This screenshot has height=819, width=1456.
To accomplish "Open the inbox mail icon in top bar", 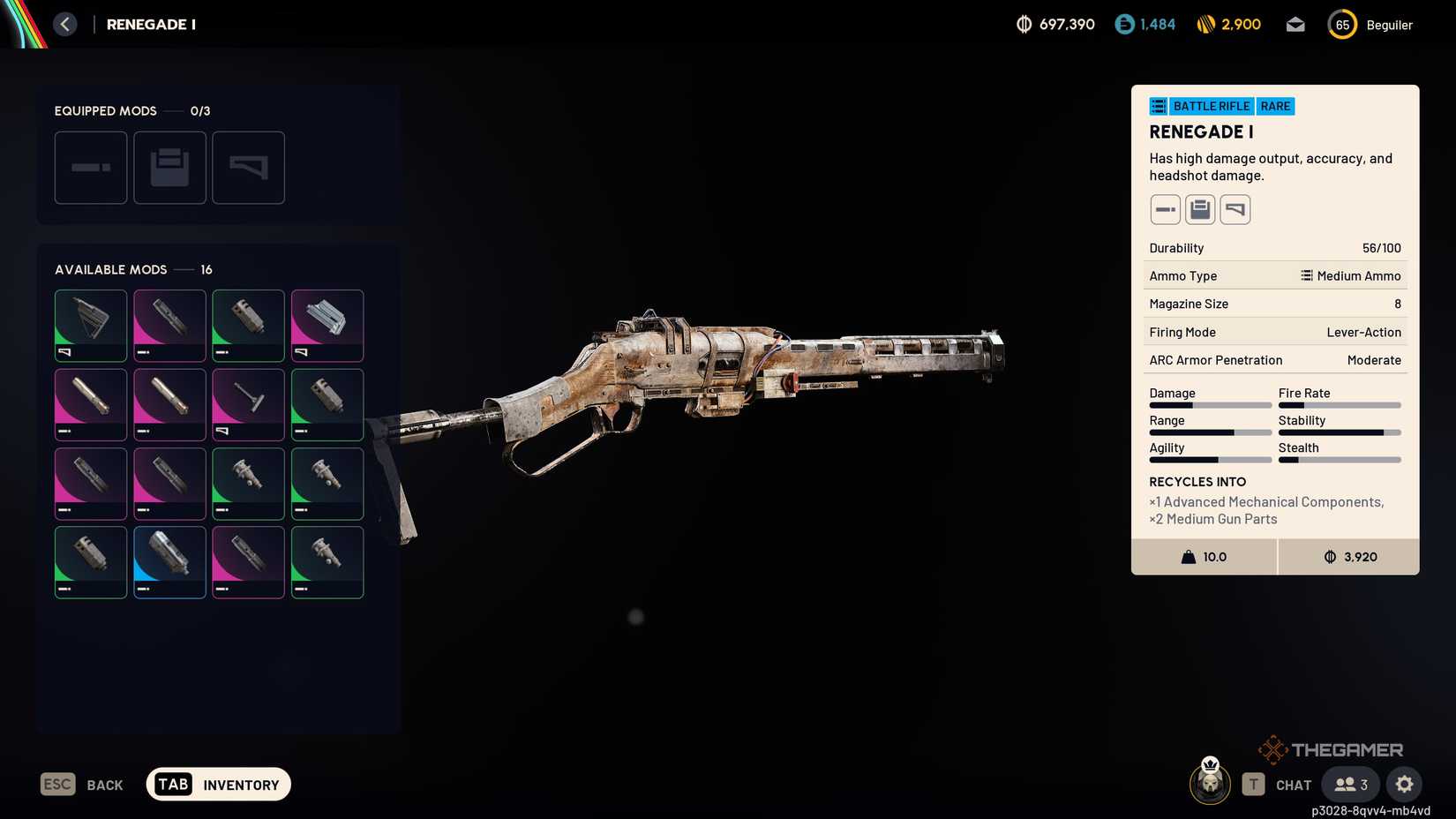I will click(1295, 25).
